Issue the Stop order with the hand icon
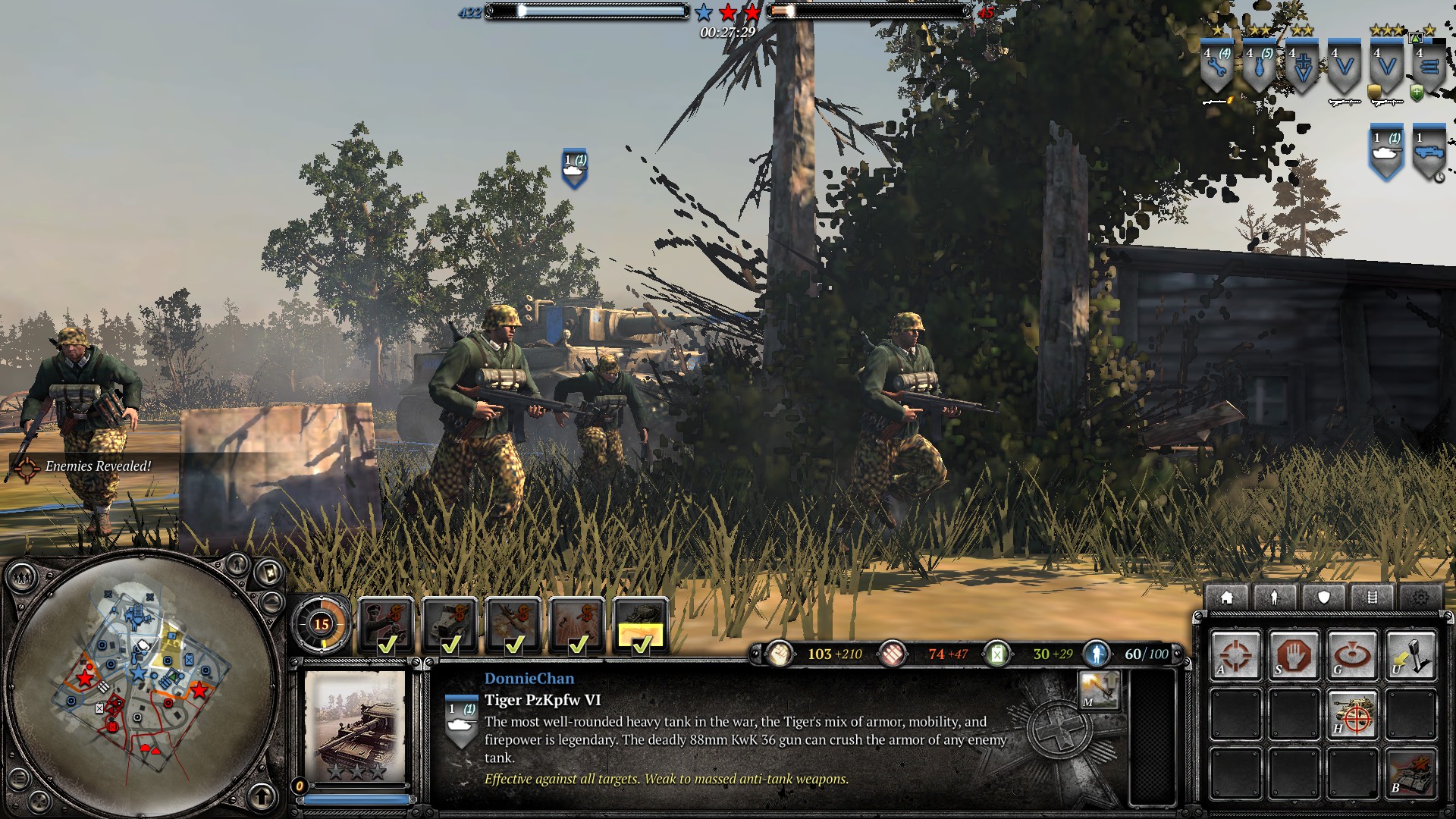 [x=1294, y=655]
